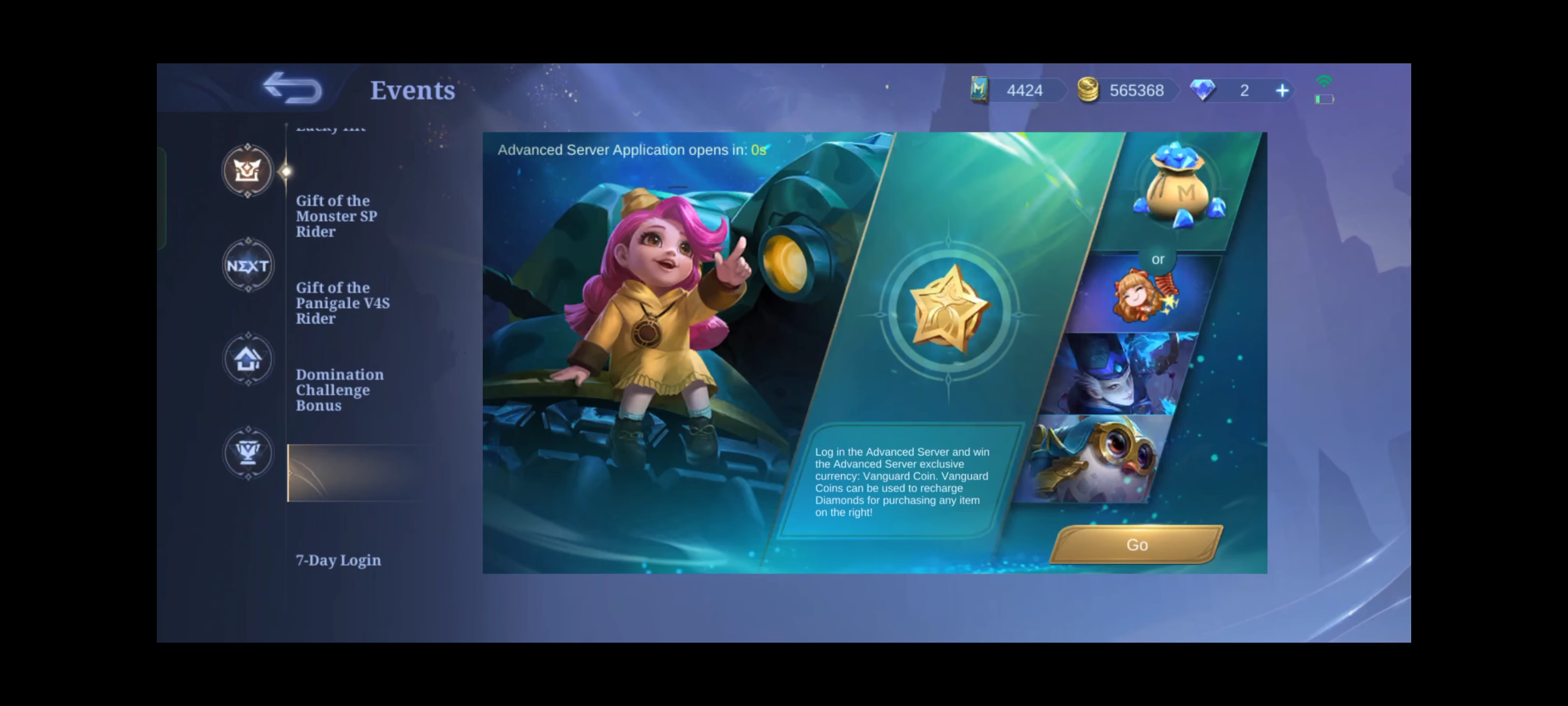
Task: Select the chest event icon in sidebar
Action: coord(248,171)
